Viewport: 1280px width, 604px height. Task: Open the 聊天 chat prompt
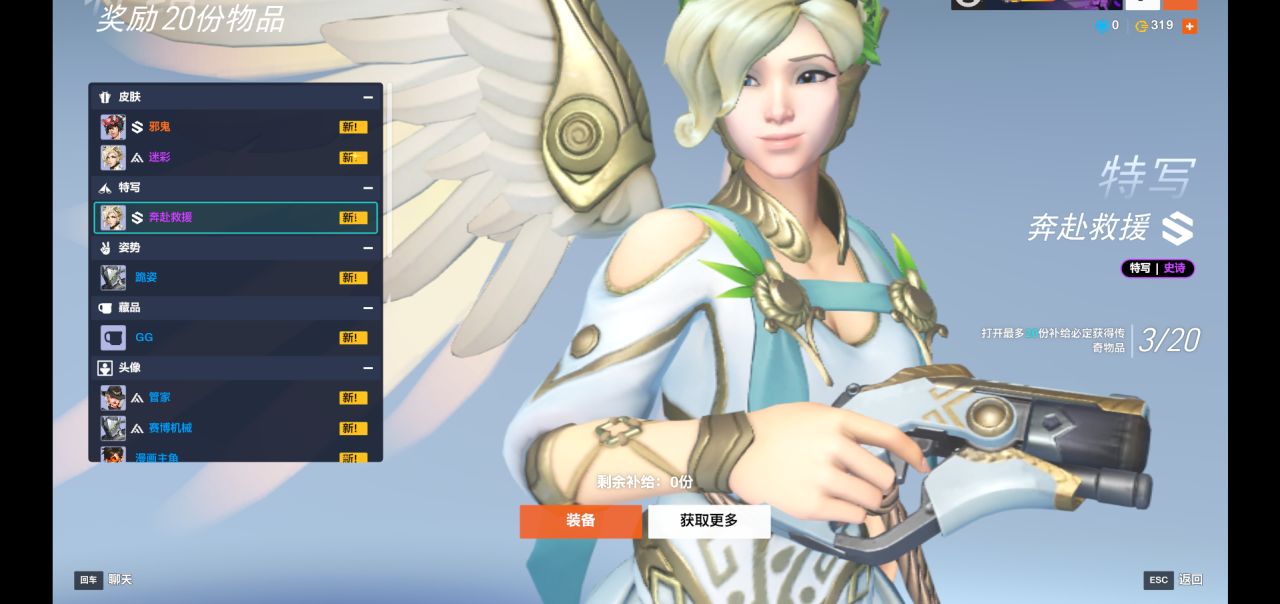point(104,580)
